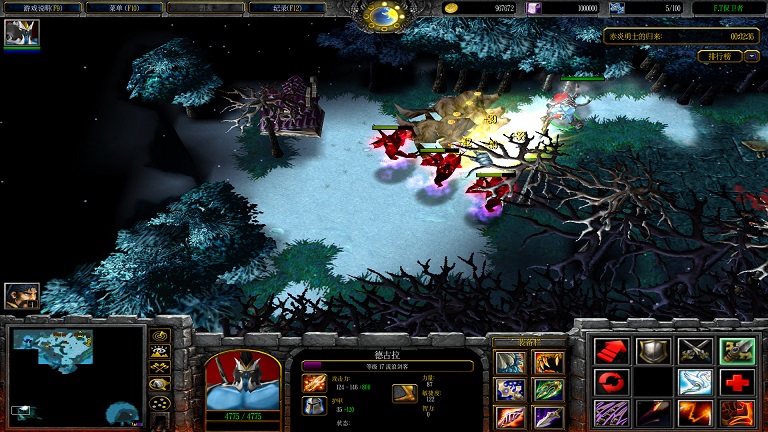Activate the white swirling wind ability
The height and width of the screenshot is (432, 768).
coord(694,381)
